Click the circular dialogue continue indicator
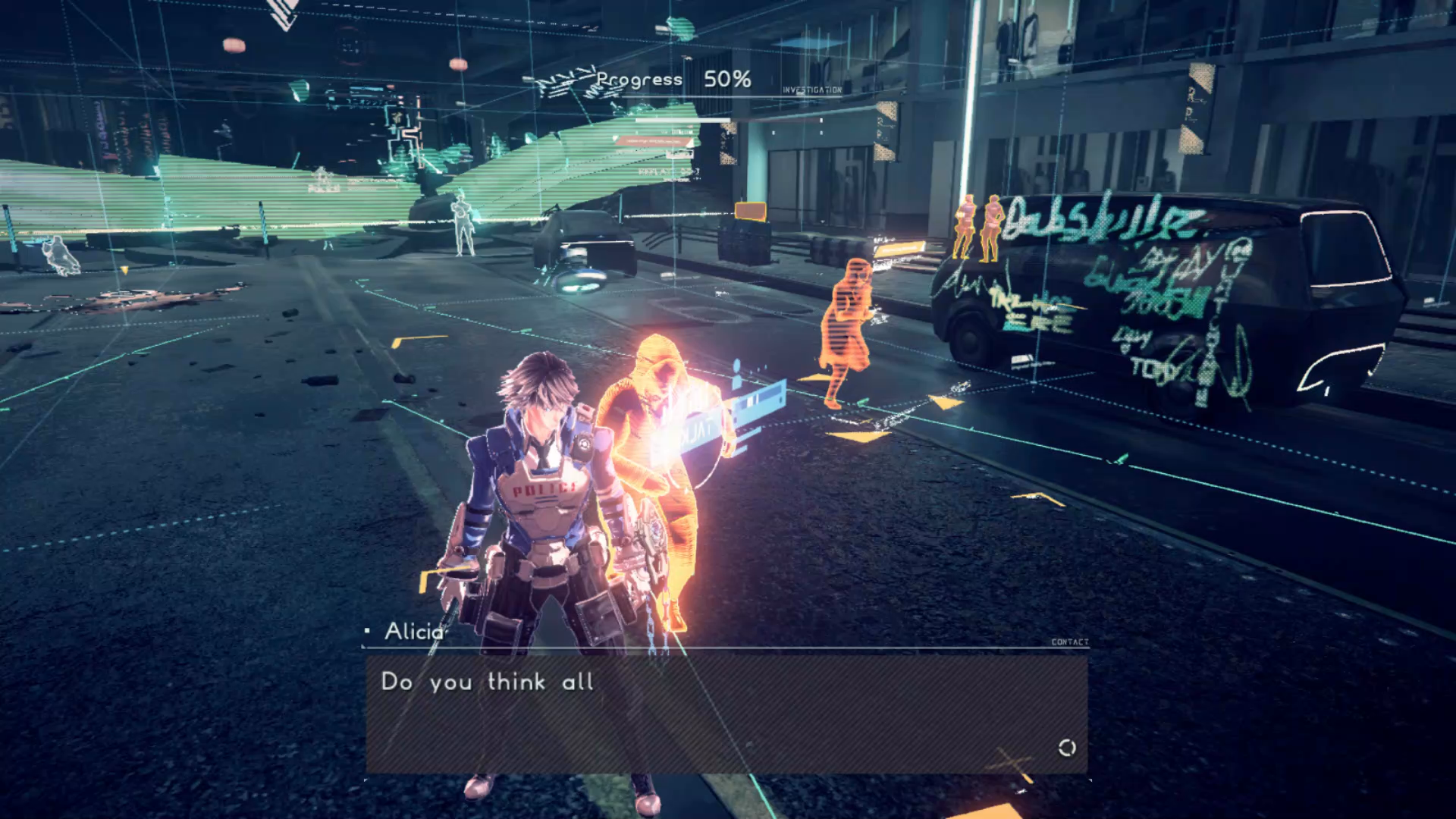Image resolution: width=1456 pixels, height=819 pixels. (x=1066, y=748)
